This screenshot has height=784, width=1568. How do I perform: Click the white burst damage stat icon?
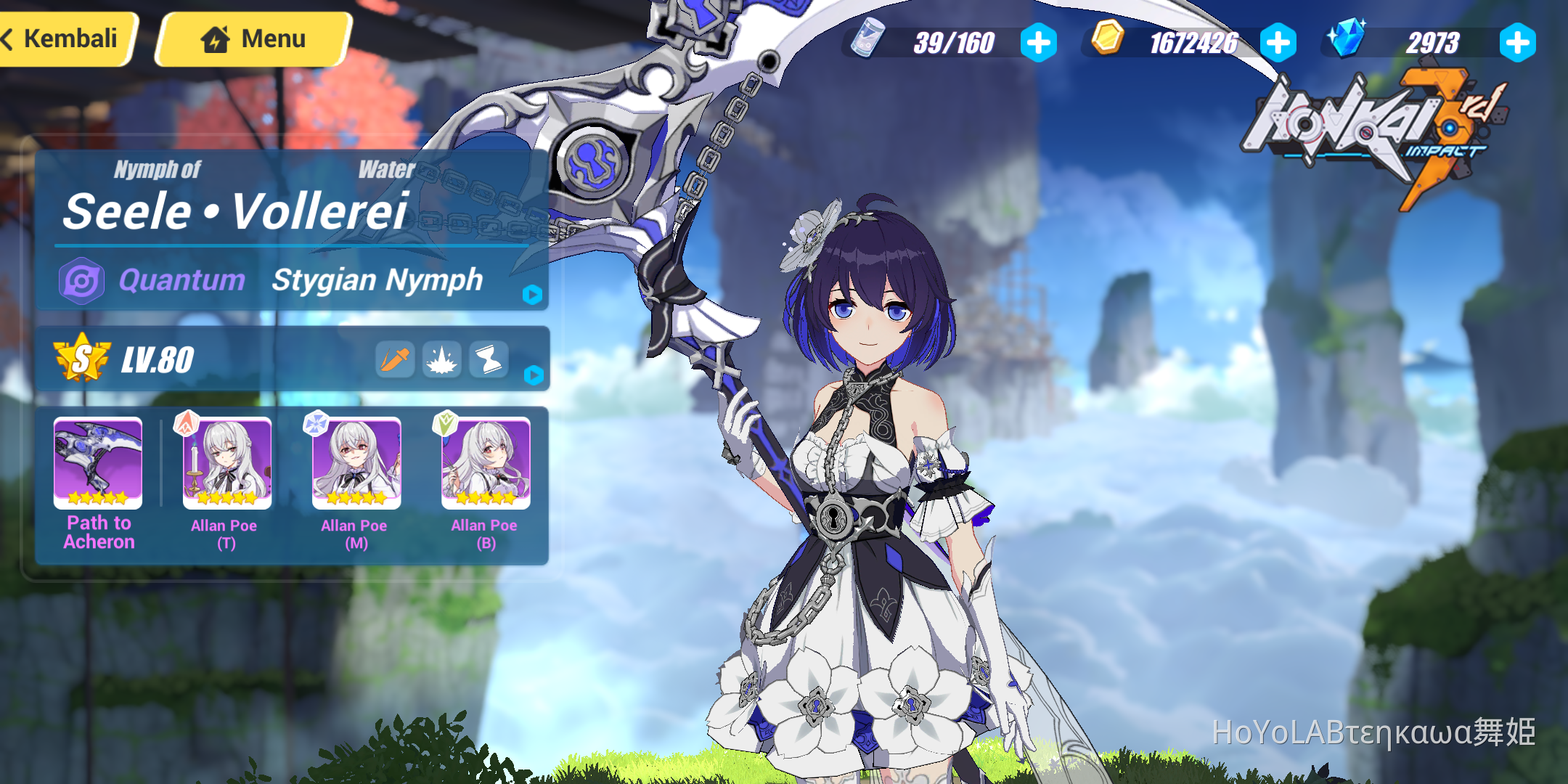(442, 359)
